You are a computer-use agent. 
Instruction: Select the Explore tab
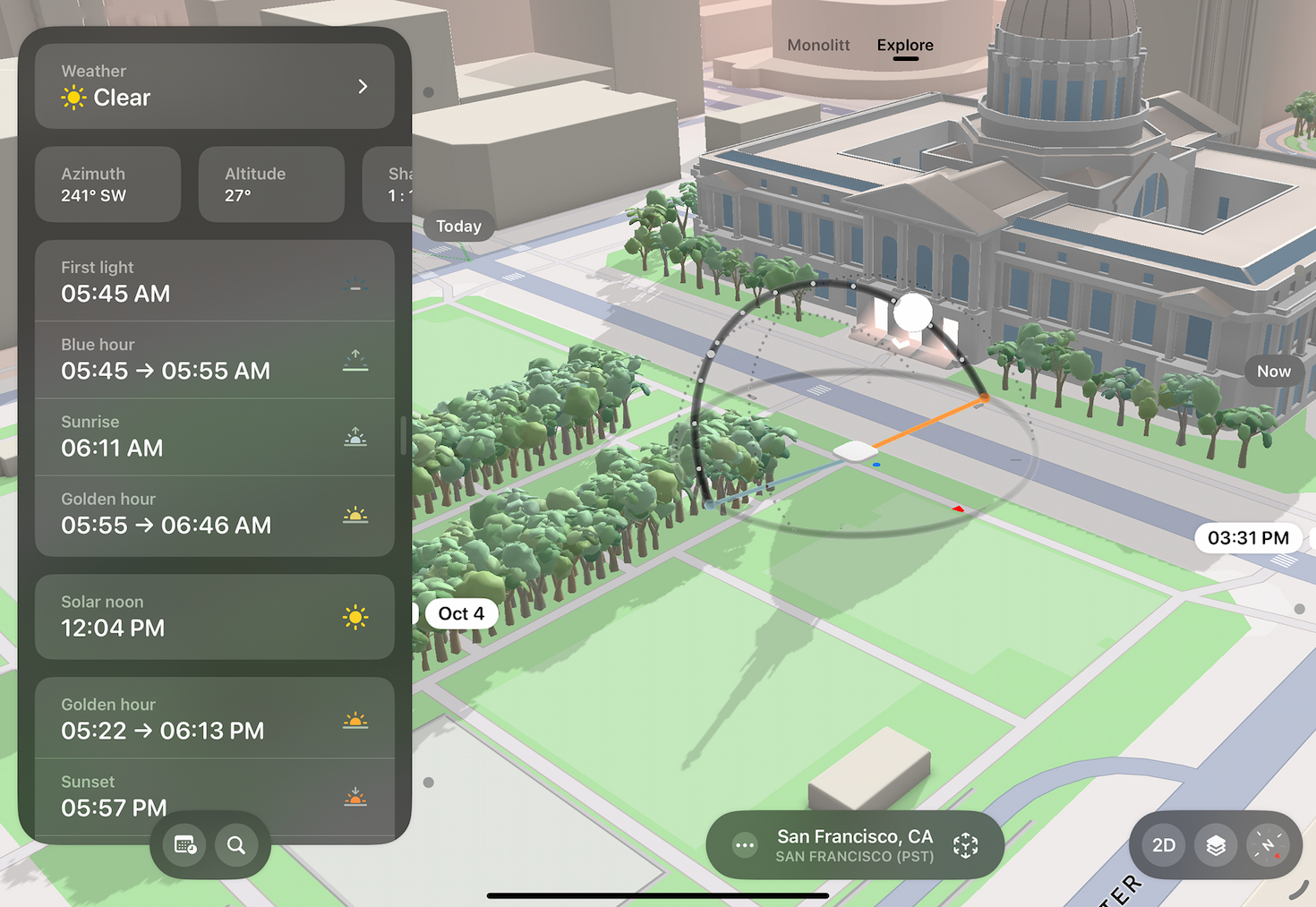point(904,45)
